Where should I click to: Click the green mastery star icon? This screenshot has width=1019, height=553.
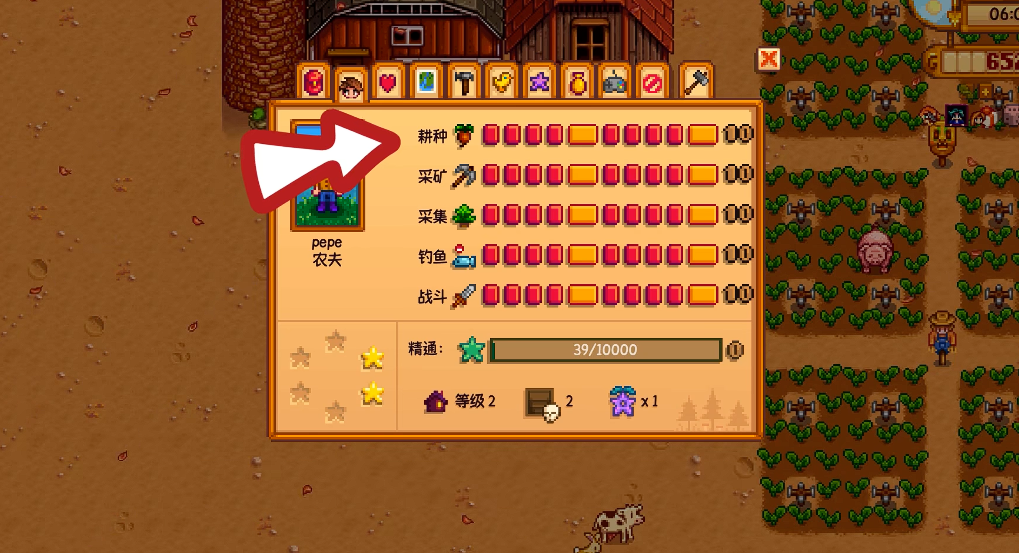click(x=470, y=350)
